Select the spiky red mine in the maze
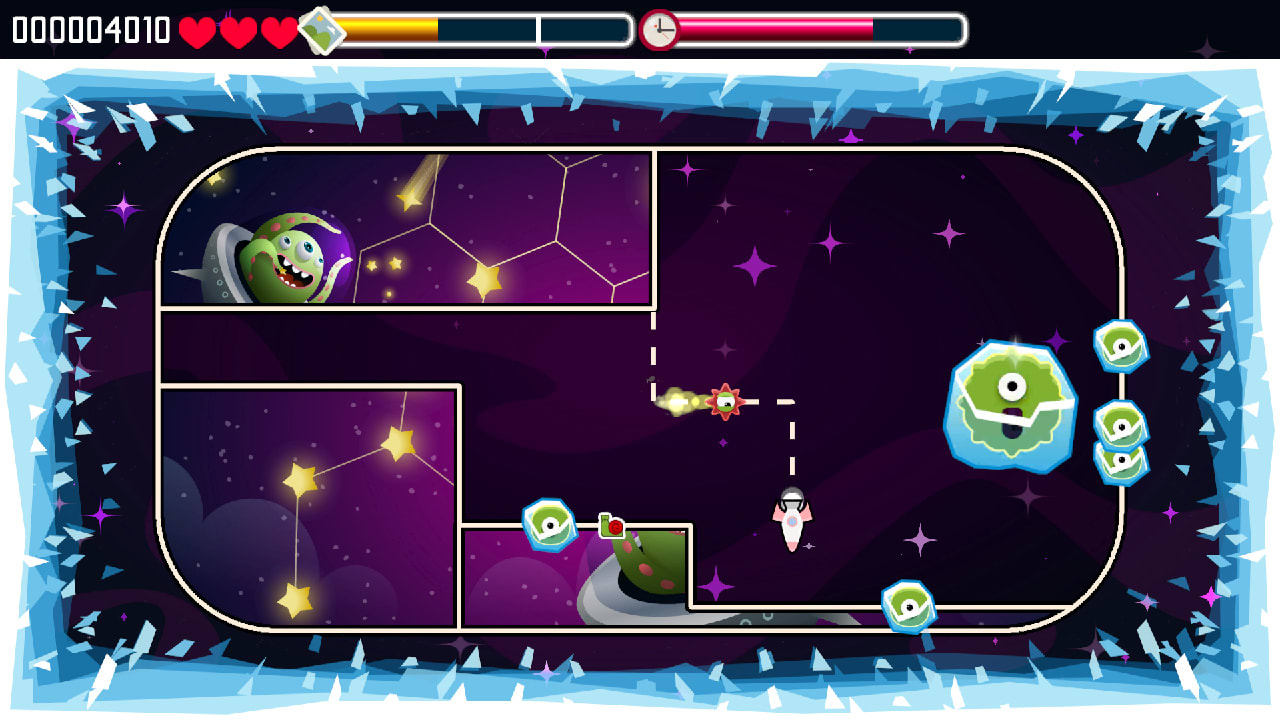 (x=725, y=400)
